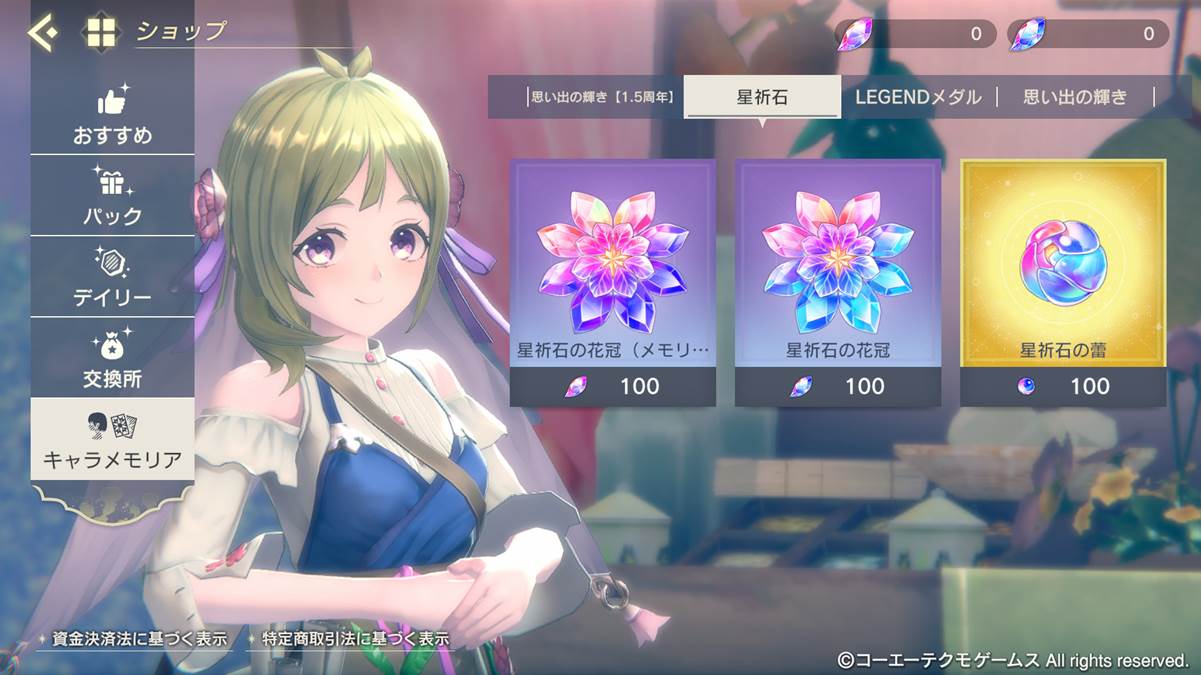Buy 星祈石の花冠（メモリ… item
Viewport: 1201px width, 675px height.
tap(613, 282)
